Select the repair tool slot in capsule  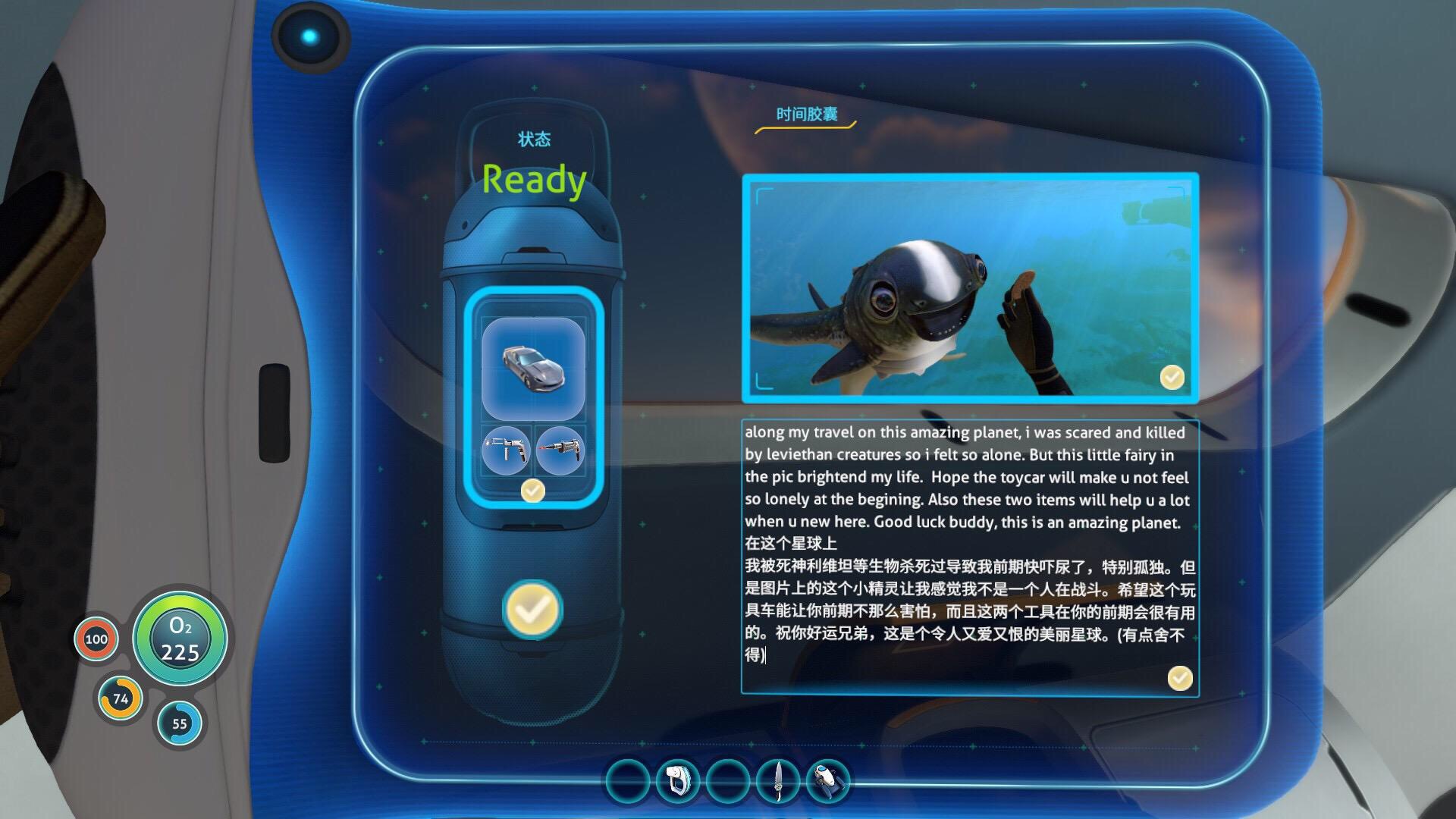point(506,450)
